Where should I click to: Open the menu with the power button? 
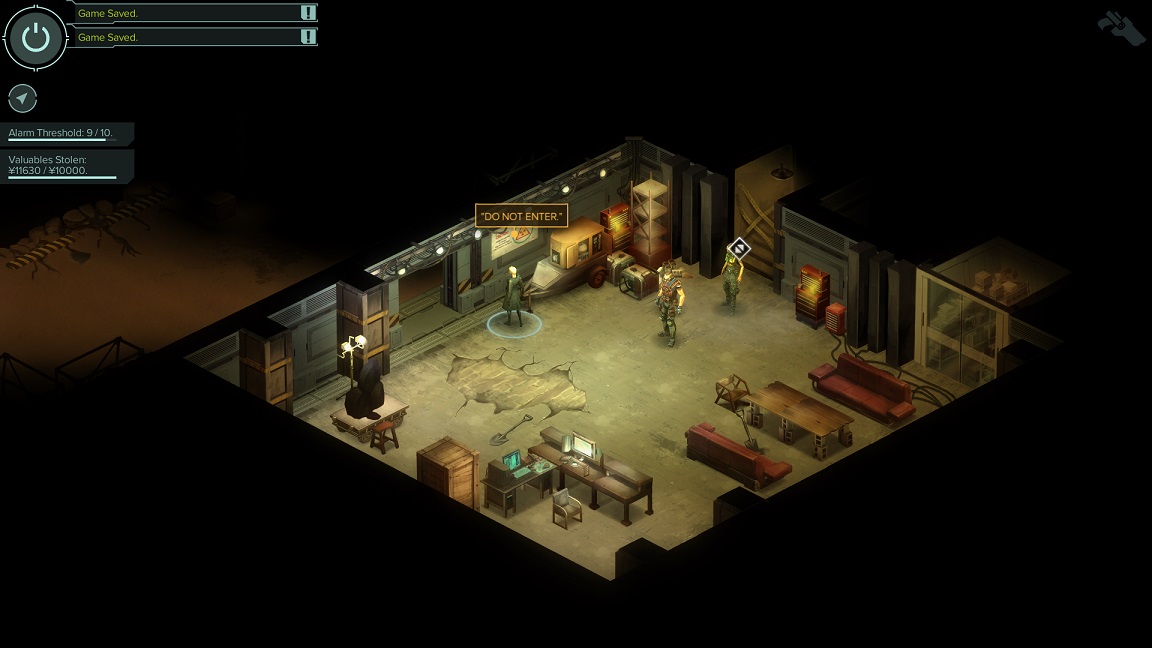36,38
